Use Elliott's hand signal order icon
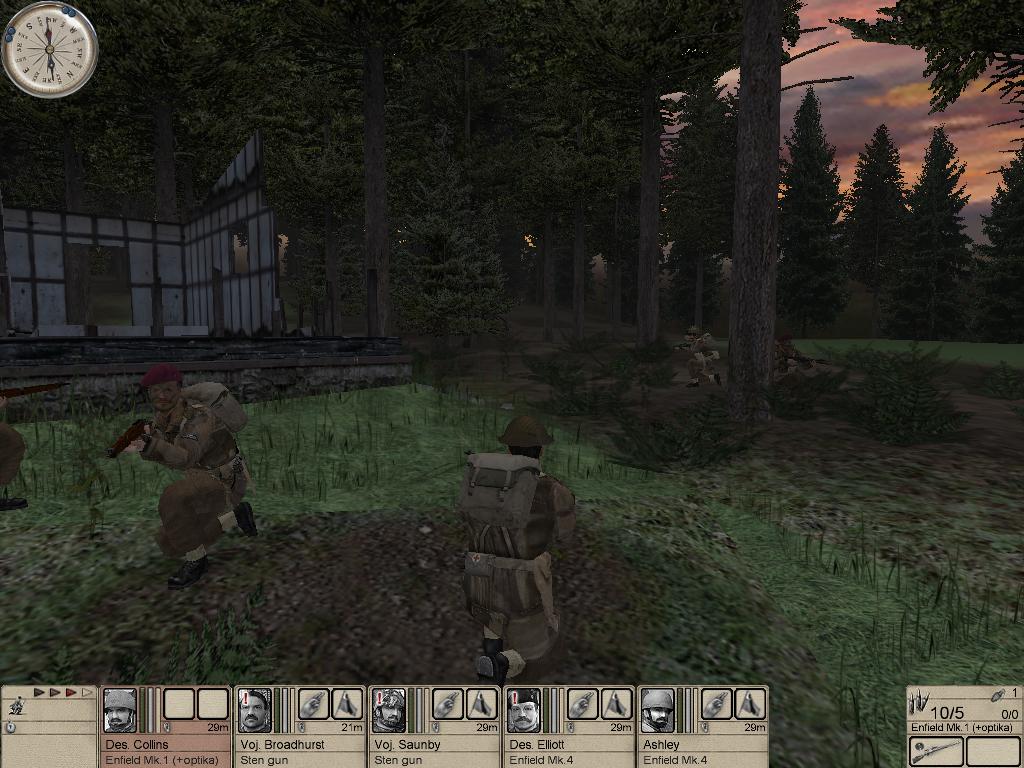1024x768 pixels. pyautogui.click(x=582, y=704)
